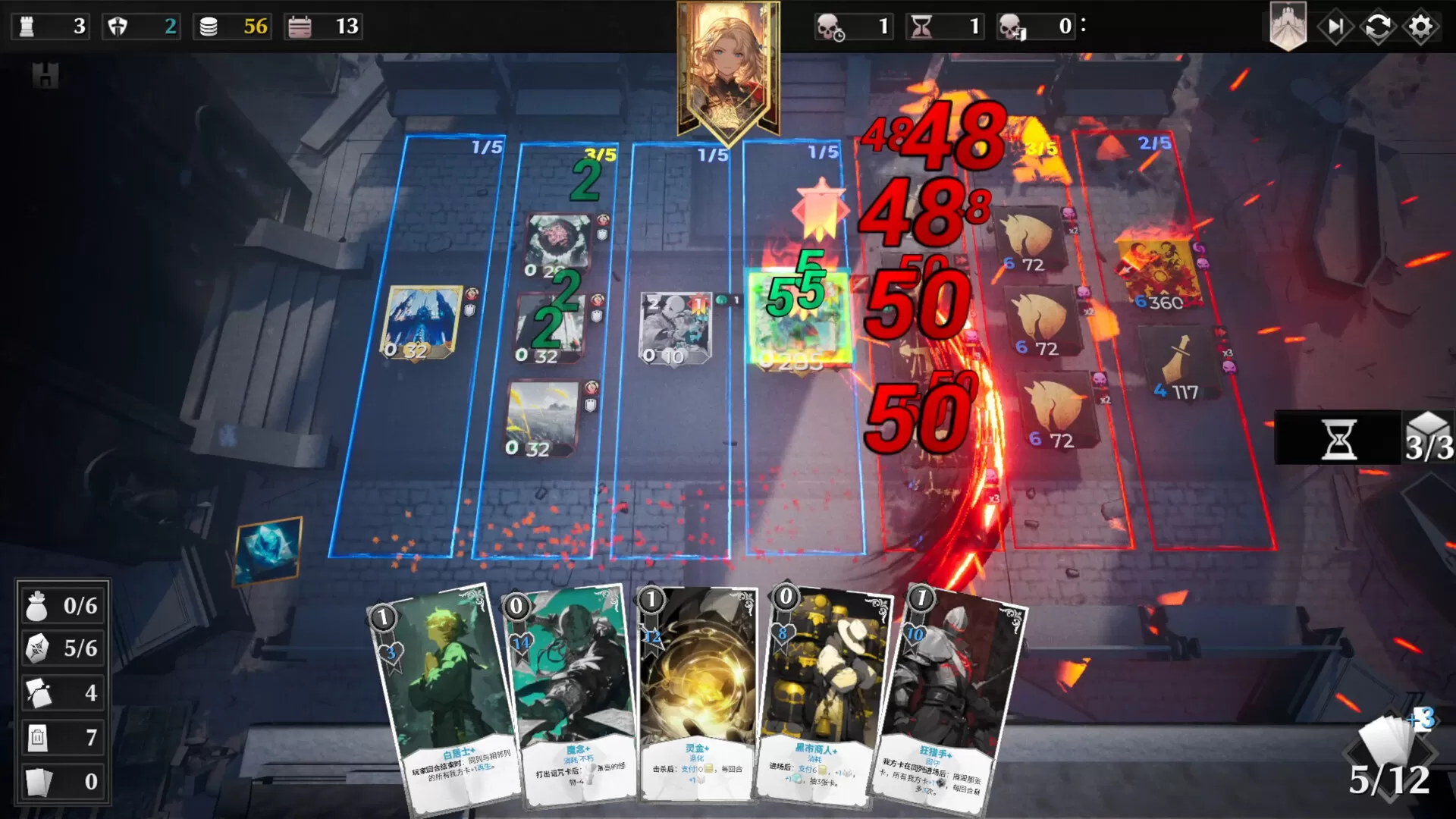Click the calendar counter showing 13
This screenshot has height=819, width=1456.
[322, 27]
